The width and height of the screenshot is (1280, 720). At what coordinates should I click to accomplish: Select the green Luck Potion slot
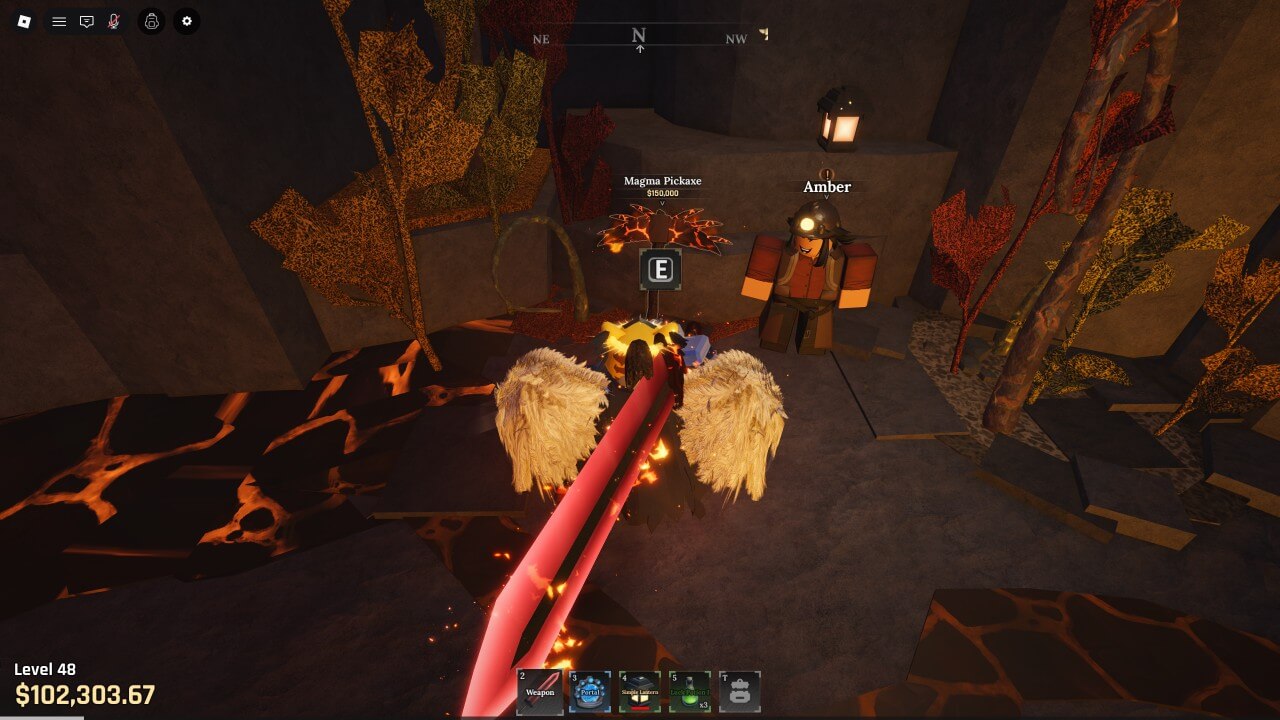pos(690,692)
